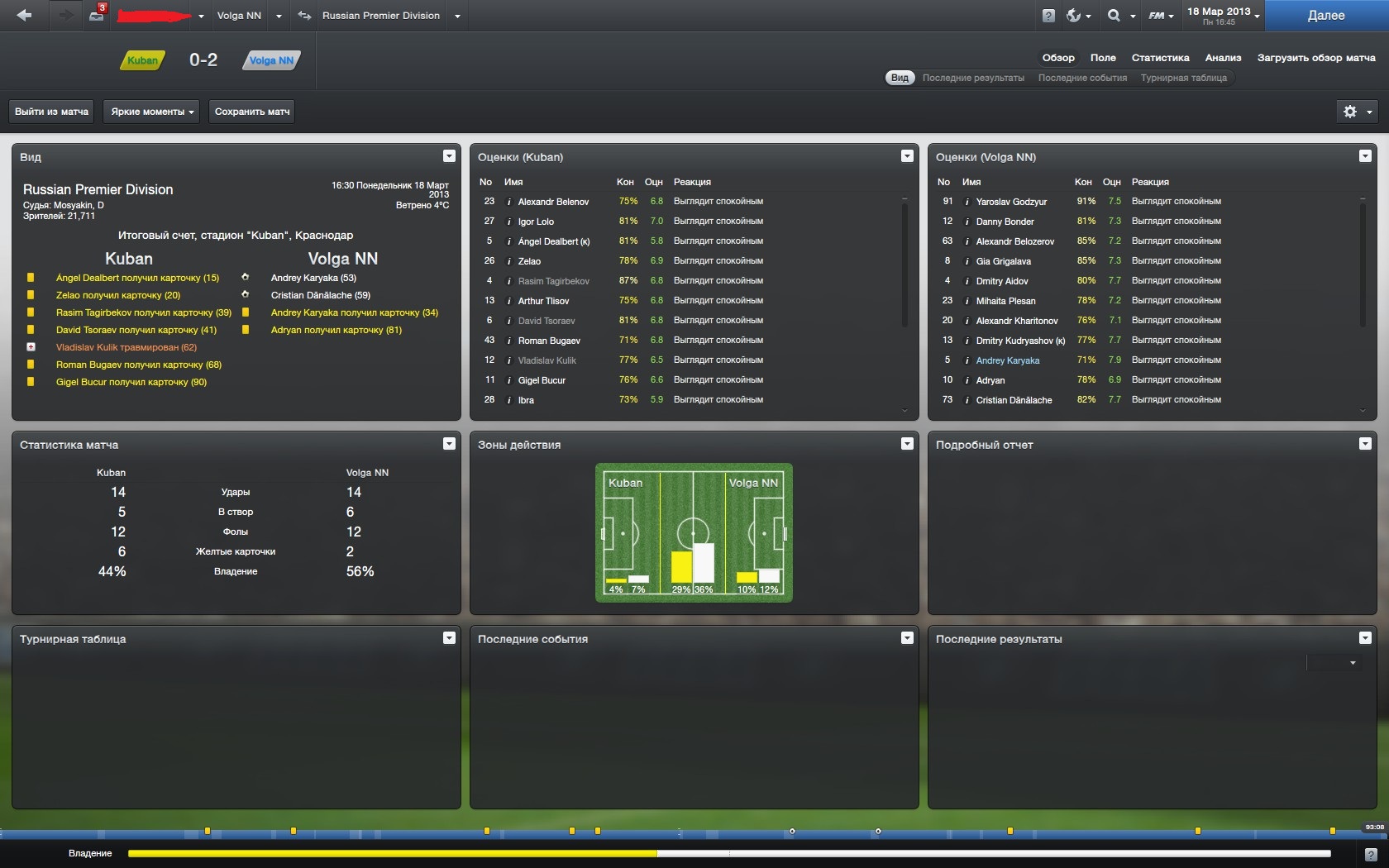
Task: Choose the Последние результаты sub-view
Action: [x=973, y=78]
